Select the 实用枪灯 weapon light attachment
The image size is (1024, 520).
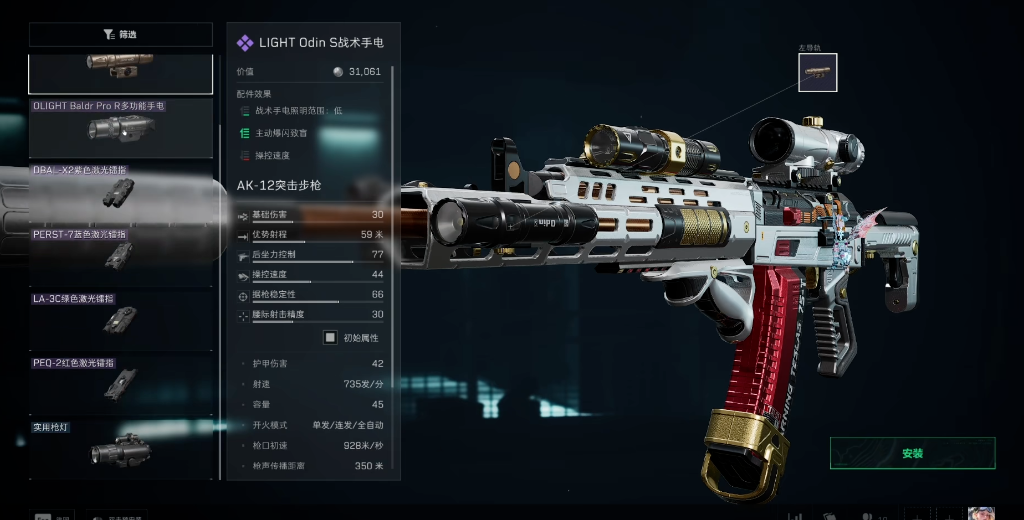(x=120, y=447)
